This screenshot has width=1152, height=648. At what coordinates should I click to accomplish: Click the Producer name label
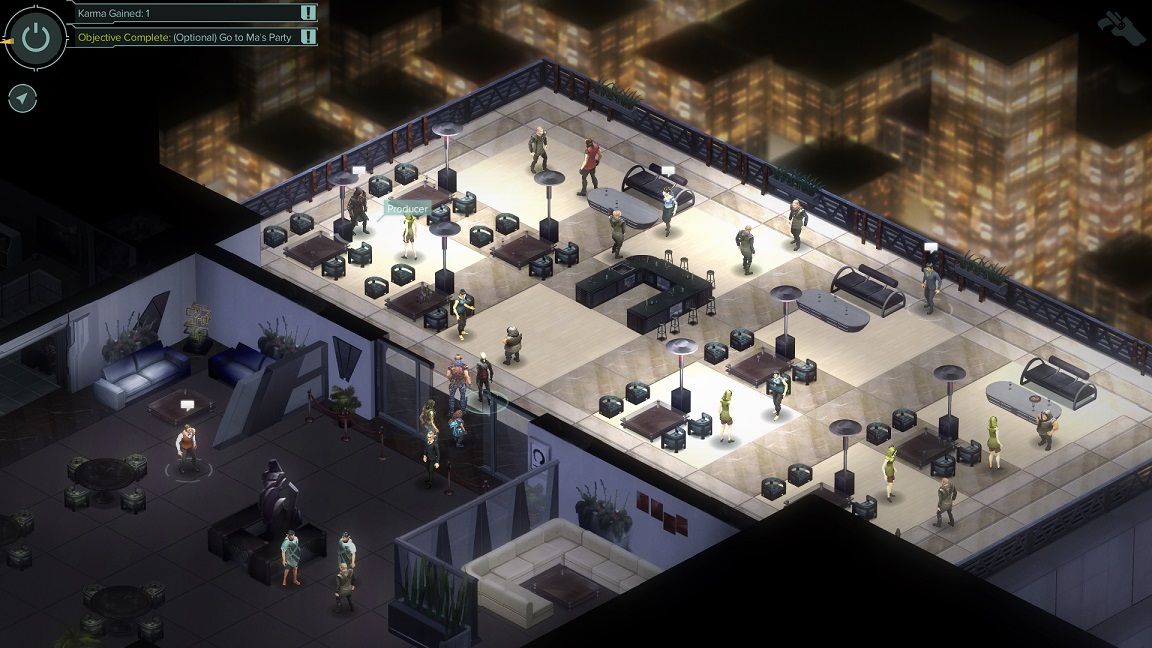click(x=408, y=209)
